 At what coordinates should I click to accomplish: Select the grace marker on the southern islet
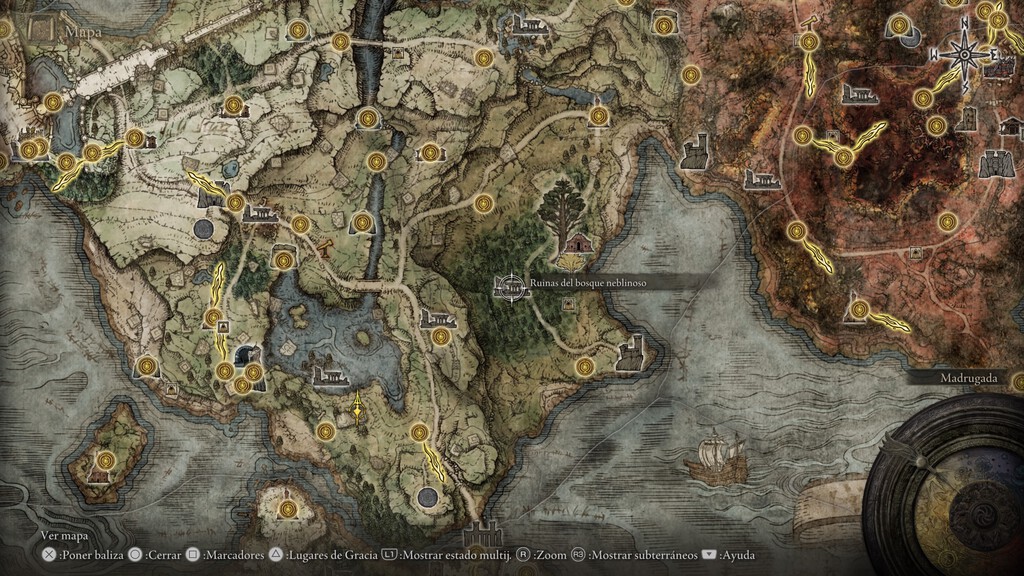point(287,509)
